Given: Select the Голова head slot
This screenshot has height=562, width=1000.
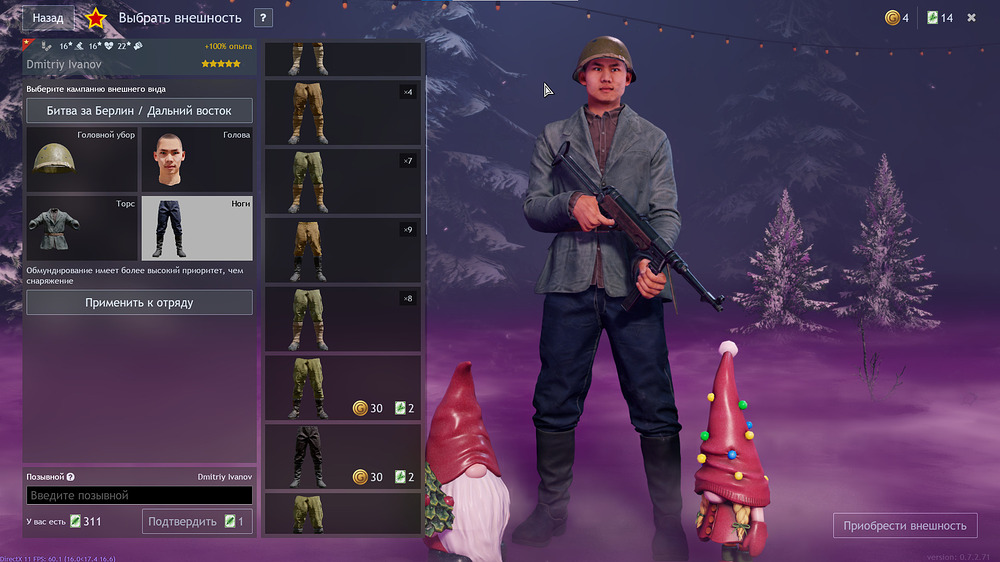Looking at the screenshot, I should 196,159.
